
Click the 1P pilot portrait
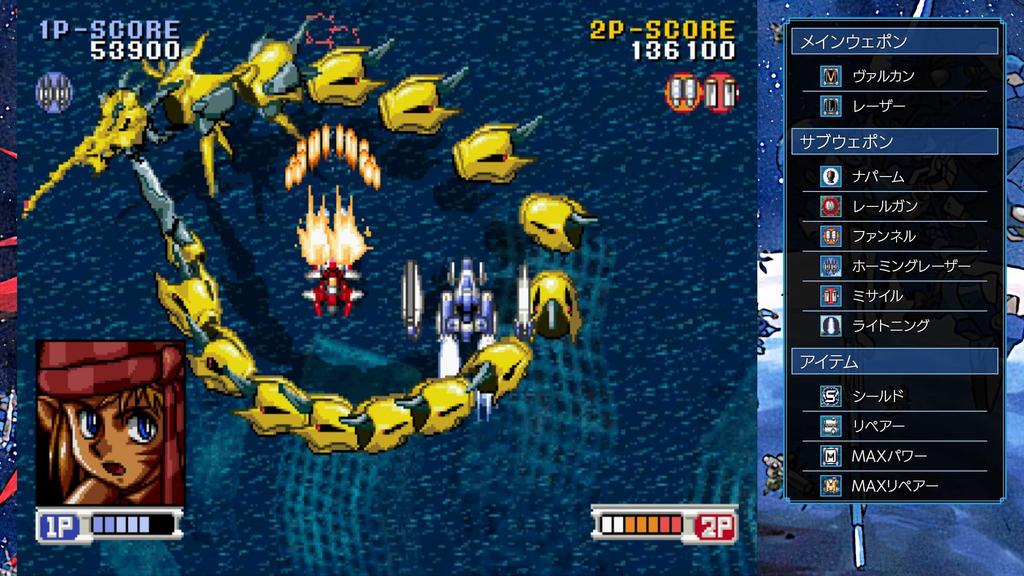(x=111, y=423)
